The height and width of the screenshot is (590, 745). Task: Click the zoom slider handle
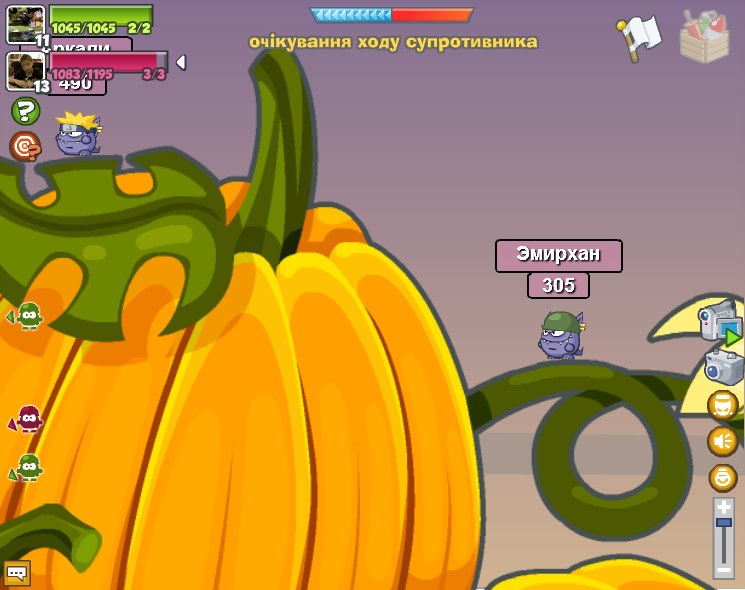(723, 523)
